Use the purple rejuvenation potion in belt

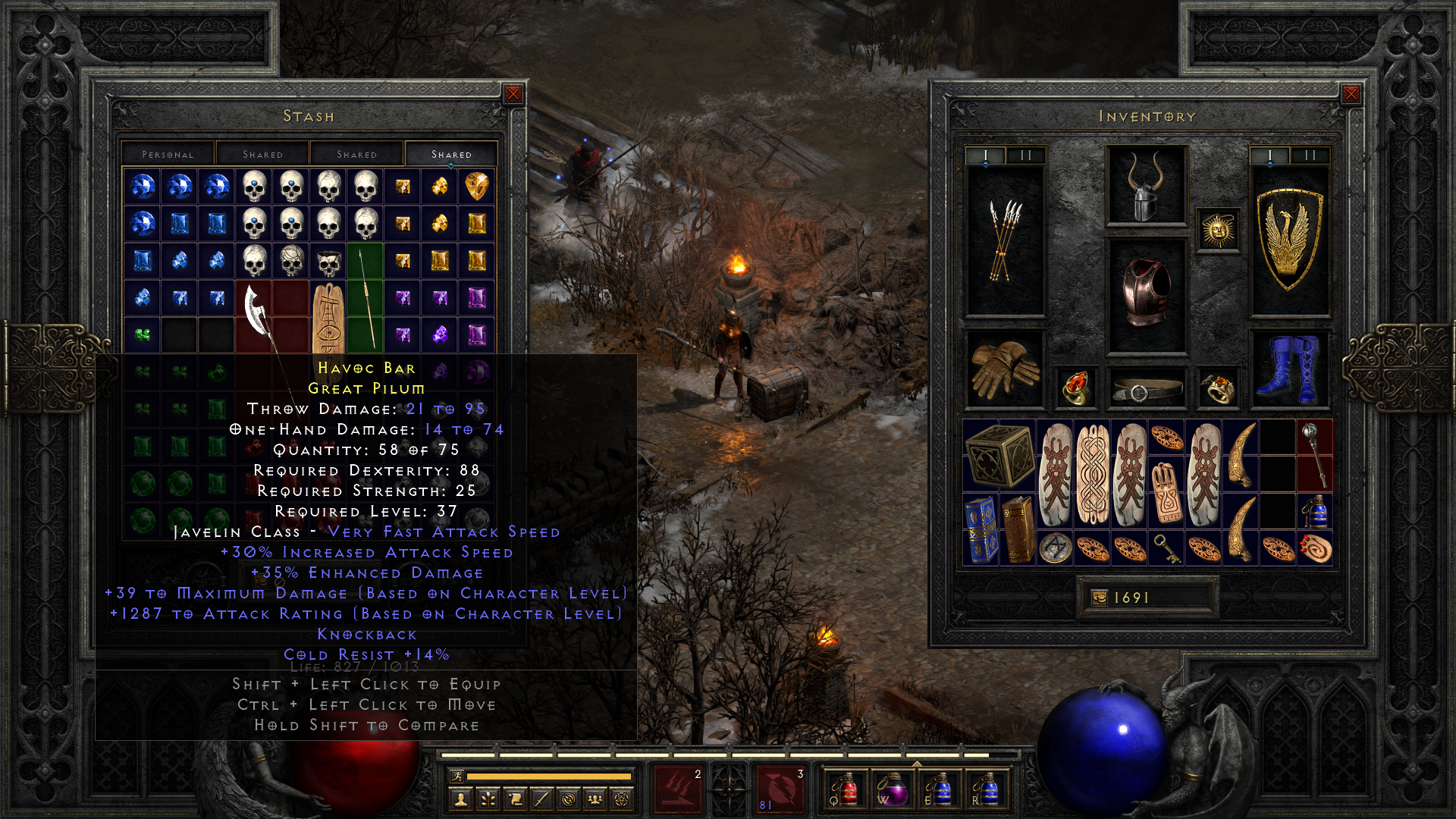tap(892, 789)
